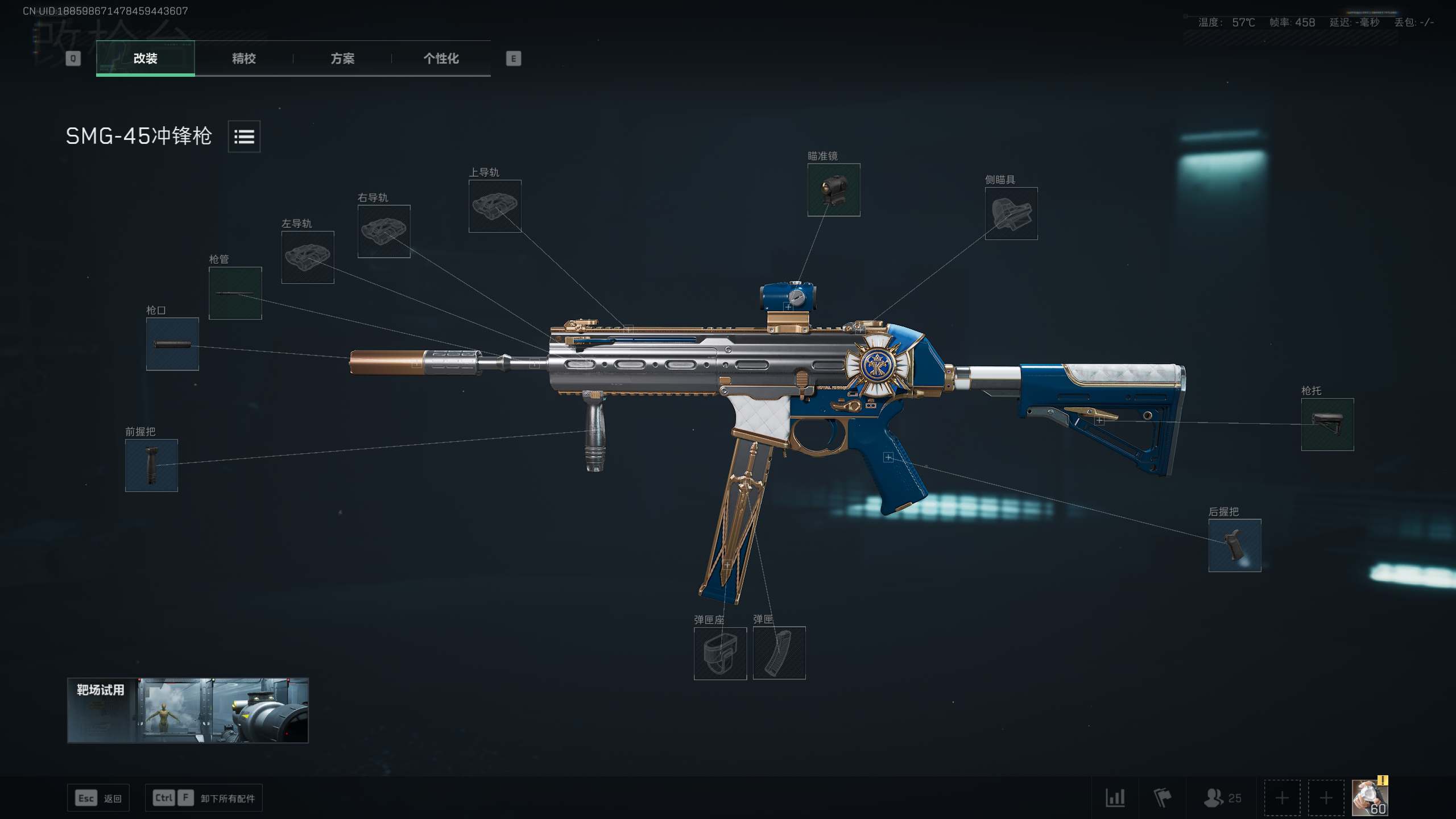This screenshot has width=1456, height=819.
Task: Switch to the 改装 tab
Action: (x=146, y=58)
